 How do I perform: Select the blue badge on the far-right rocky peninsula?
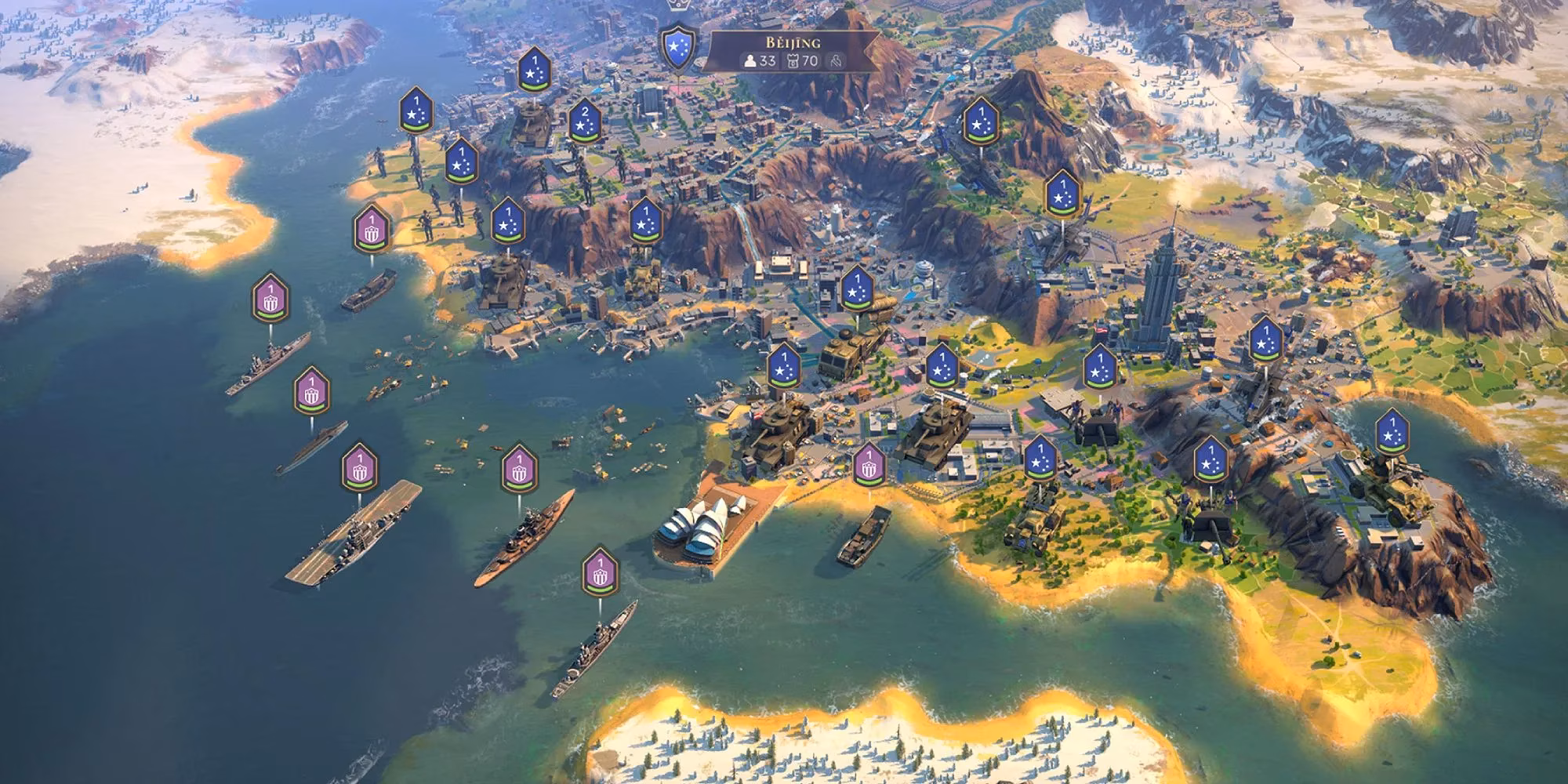click(x=1392, y=432)
